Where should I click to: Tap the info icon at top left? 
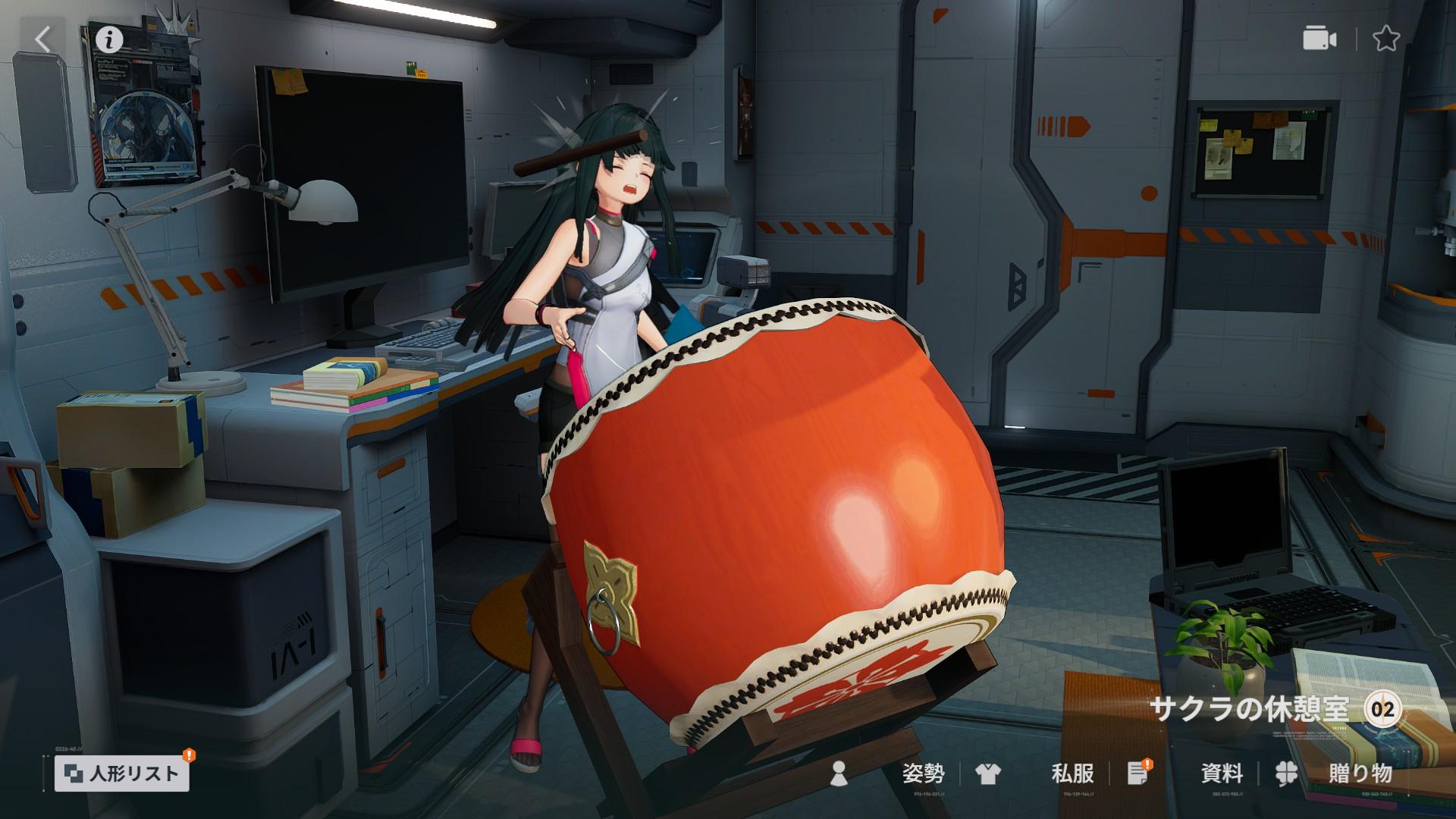108,39
